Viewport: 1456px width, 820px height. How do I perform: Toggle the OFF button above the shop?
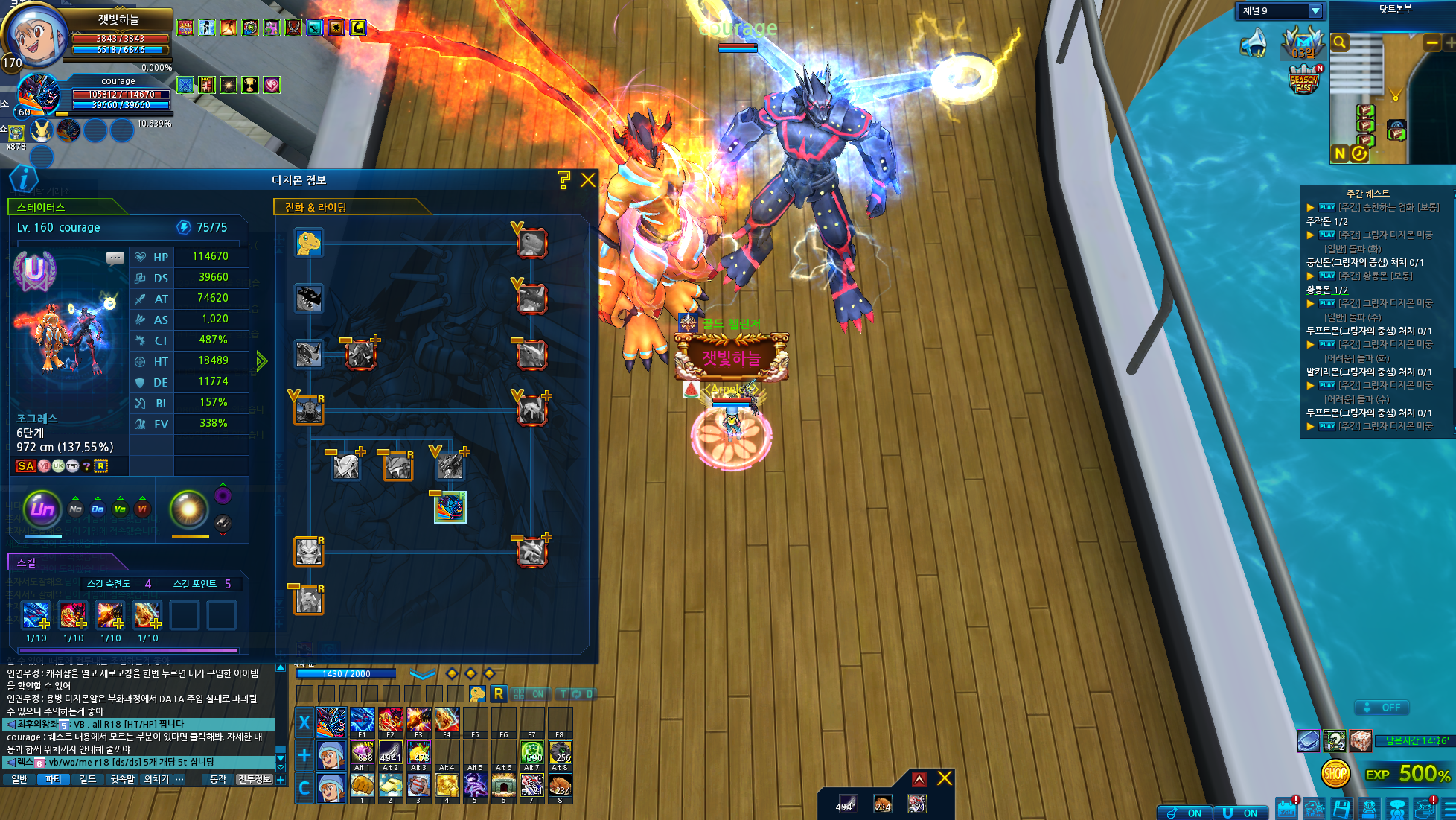[x=1382, y=708]
